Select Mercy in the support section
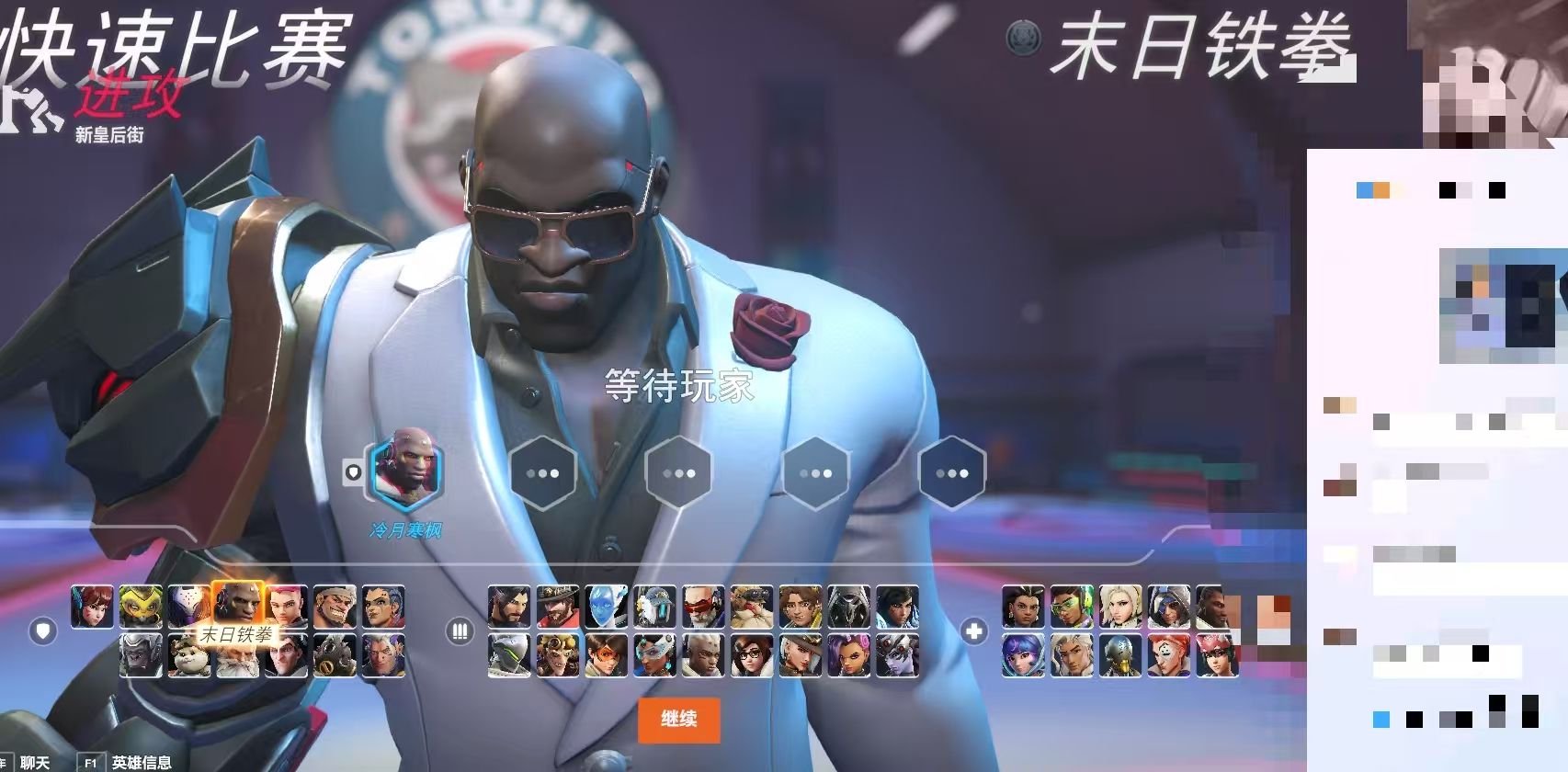Image resolution: width=1568 pixels, height=772 pixels. (1122, 607)
